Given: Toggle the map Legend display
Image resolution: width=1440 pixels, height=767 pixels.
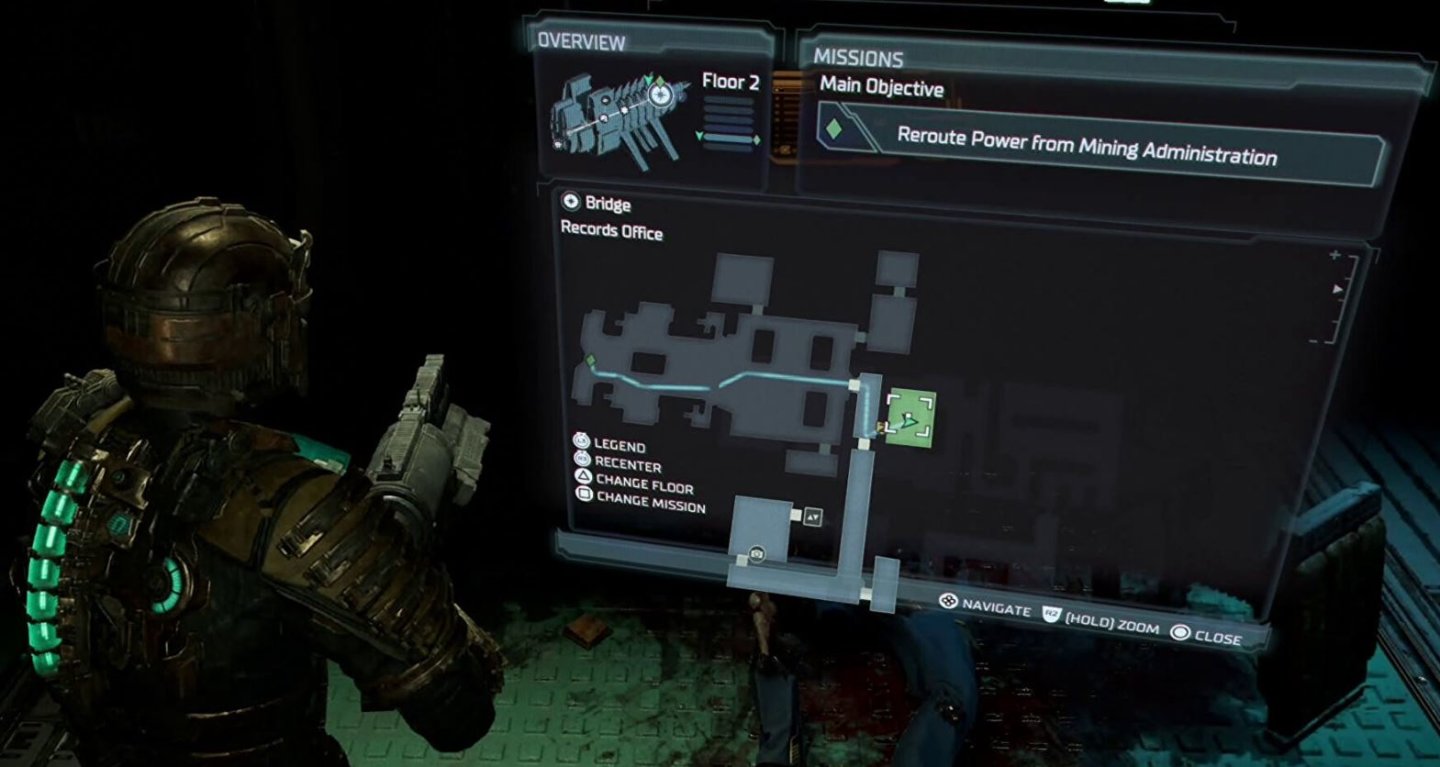Looking at the screenshot, I should pos(621,447).
